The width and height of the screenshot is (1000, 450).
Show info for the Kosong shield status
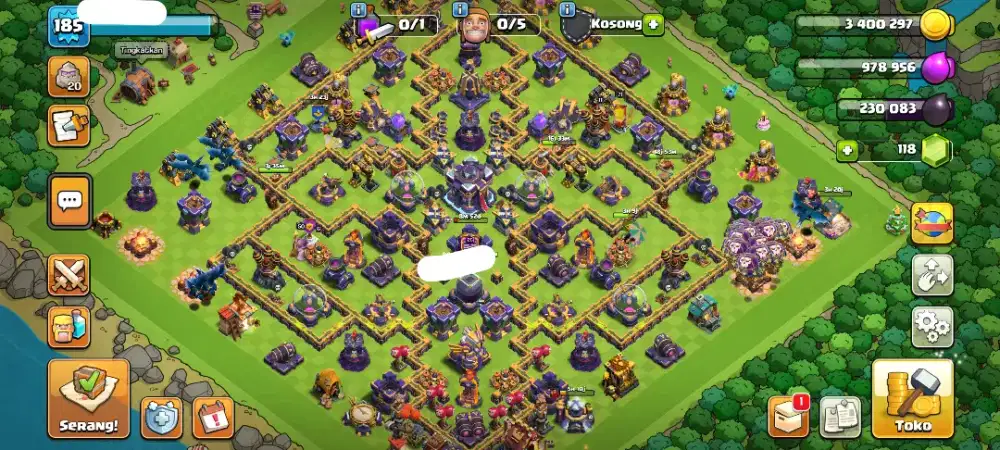[568, 9]
